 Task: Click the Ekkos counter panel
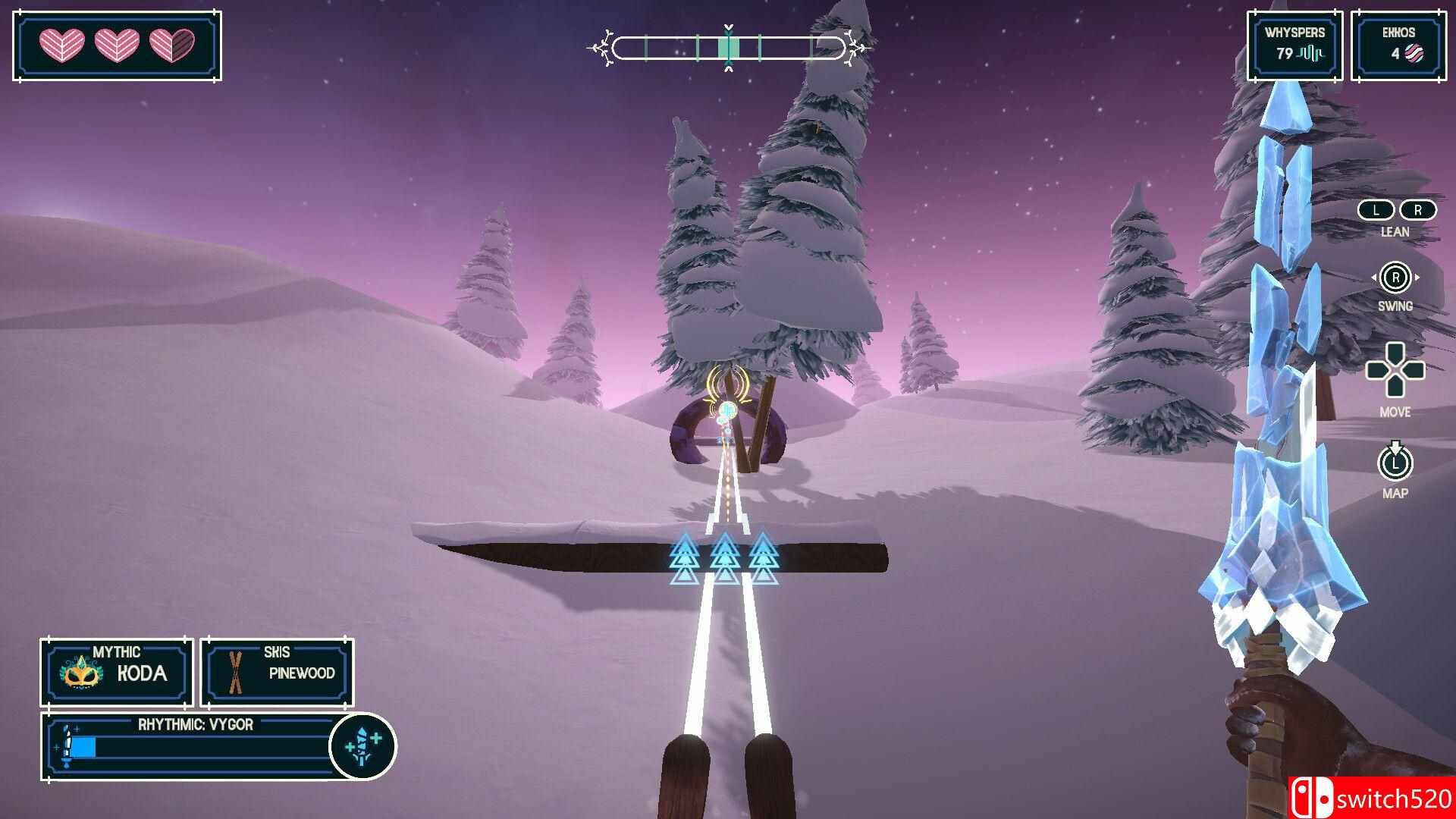1398,45
